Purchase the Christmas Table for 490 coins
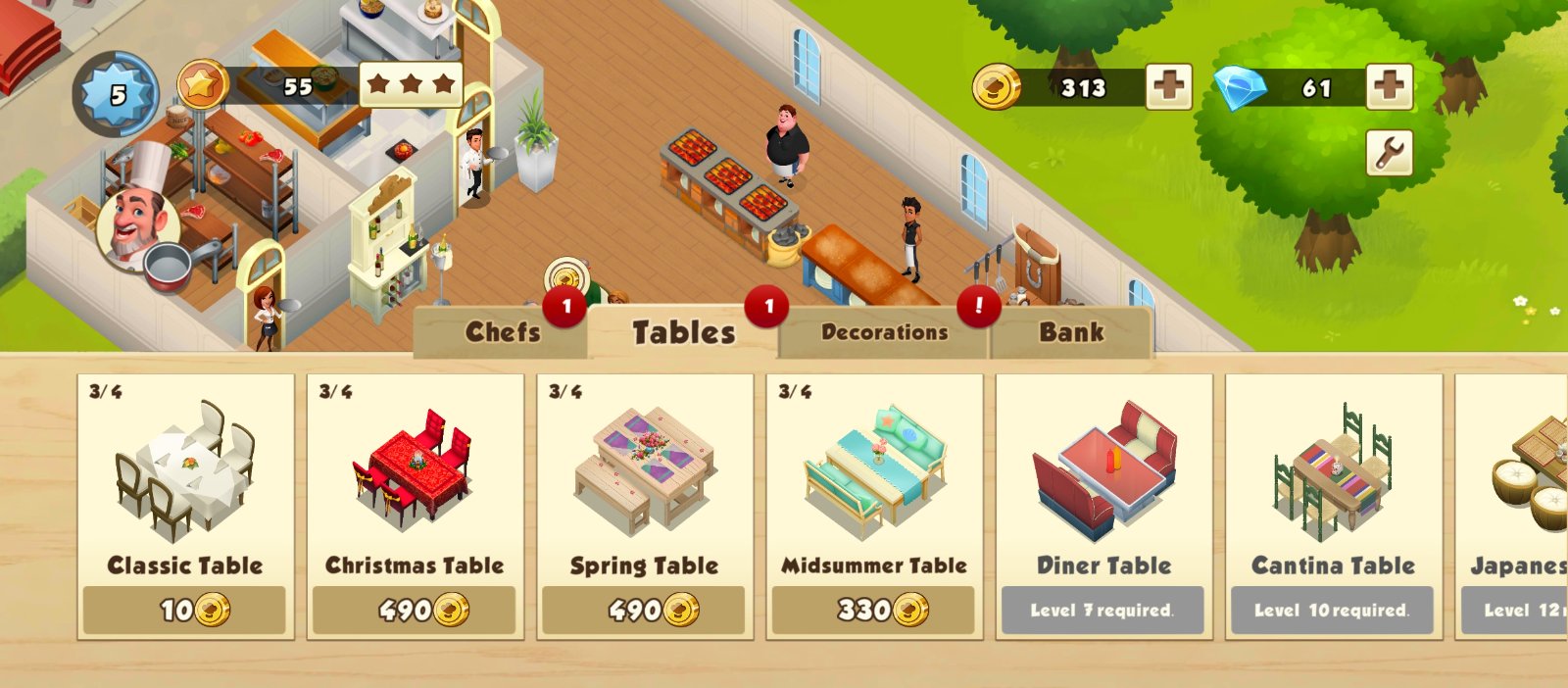The height and width of the screenshot is (688, 1568). point(414,610)
